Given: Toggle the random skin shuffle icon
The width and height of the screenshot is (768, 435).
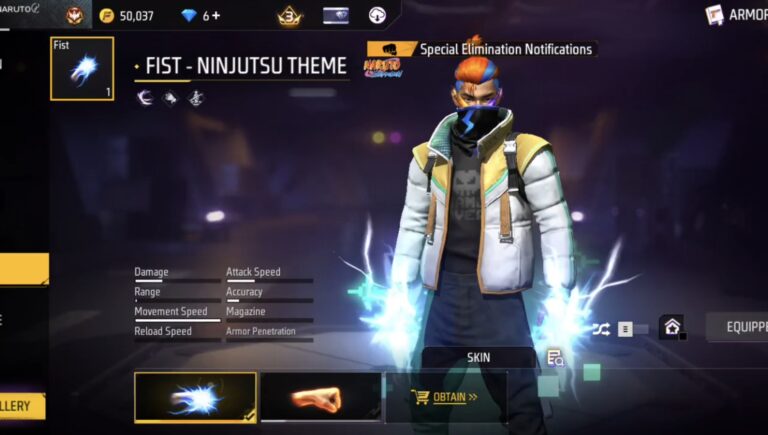Looking at the screenshot, I should click(600, 328).
